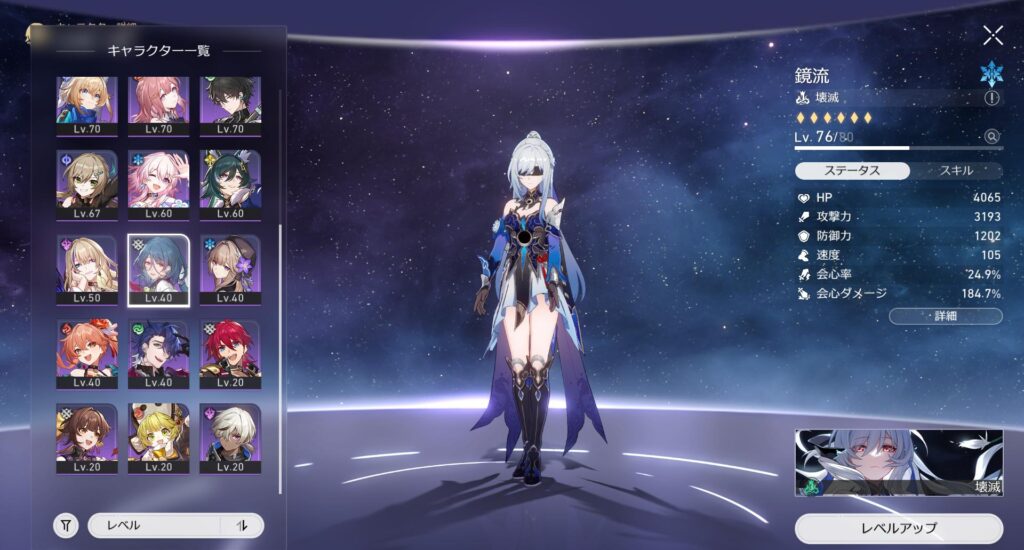Close the character screen with the X
The height and width of the screenshot is (550, 1024).
[992, 35]
